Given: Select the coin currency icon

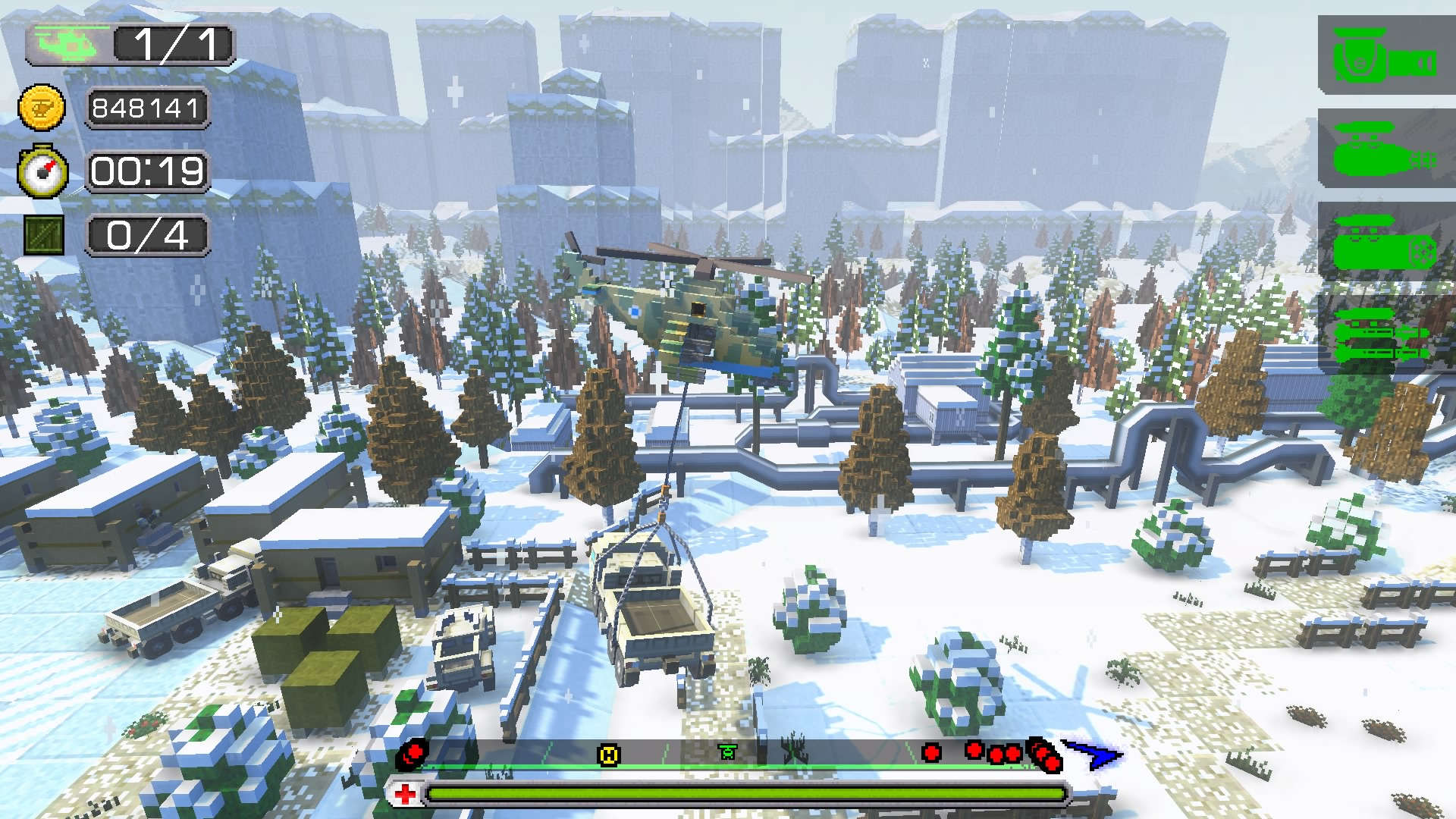Looking at the screenshot, I should point(43,108).
